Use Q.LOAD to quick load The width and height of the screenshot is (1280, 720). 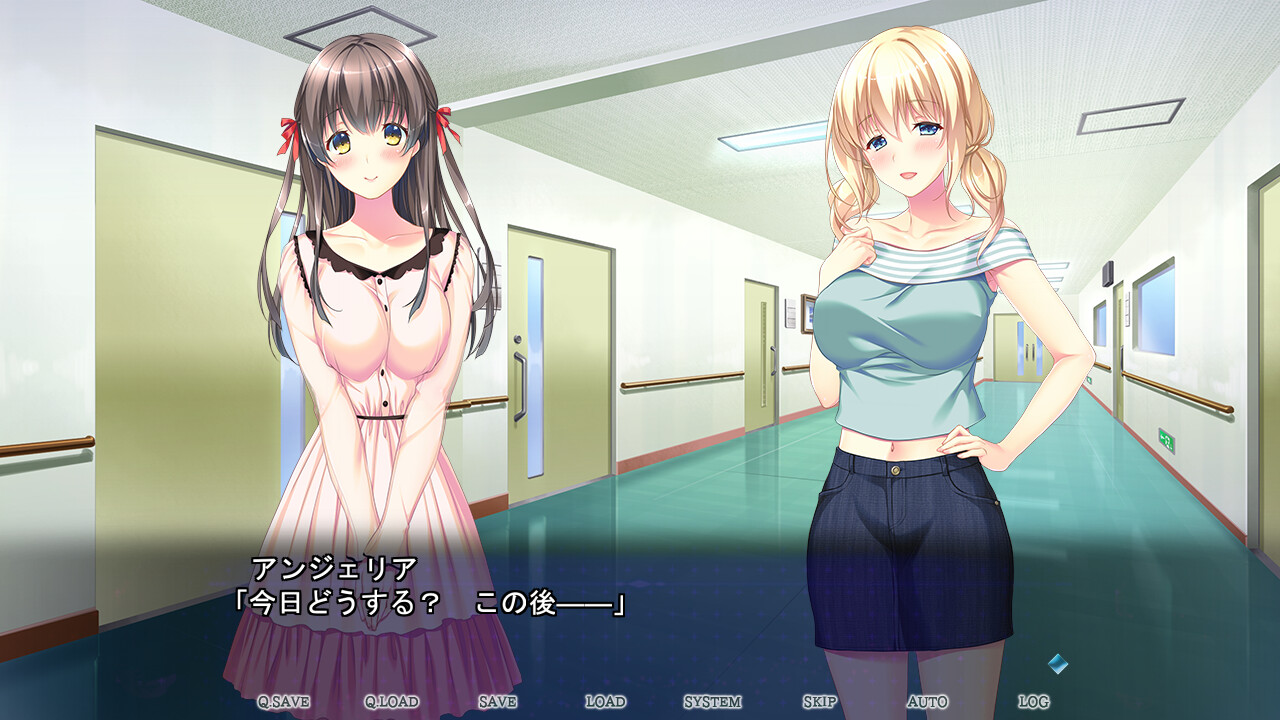click(x=391, y=702)
